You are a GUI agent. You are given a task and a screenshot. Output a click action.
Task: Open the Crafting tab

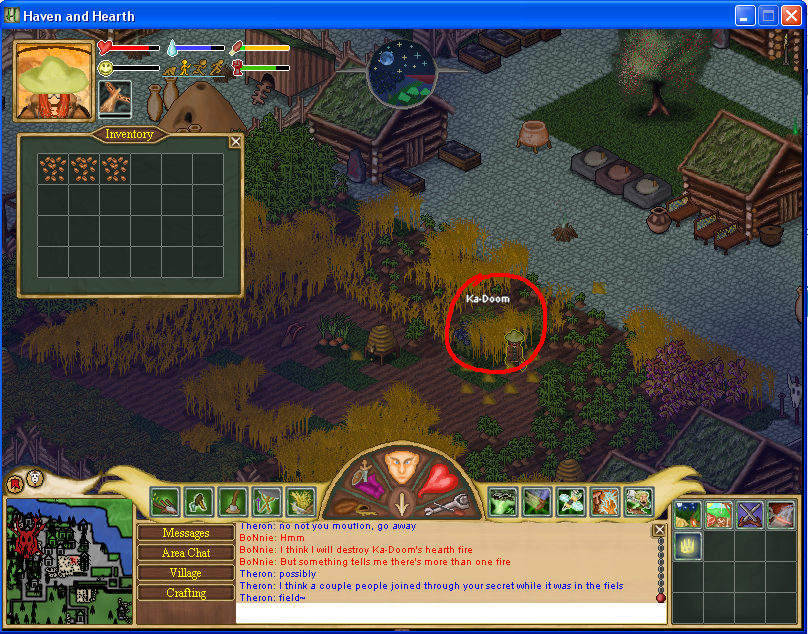(x=186, y=593)
